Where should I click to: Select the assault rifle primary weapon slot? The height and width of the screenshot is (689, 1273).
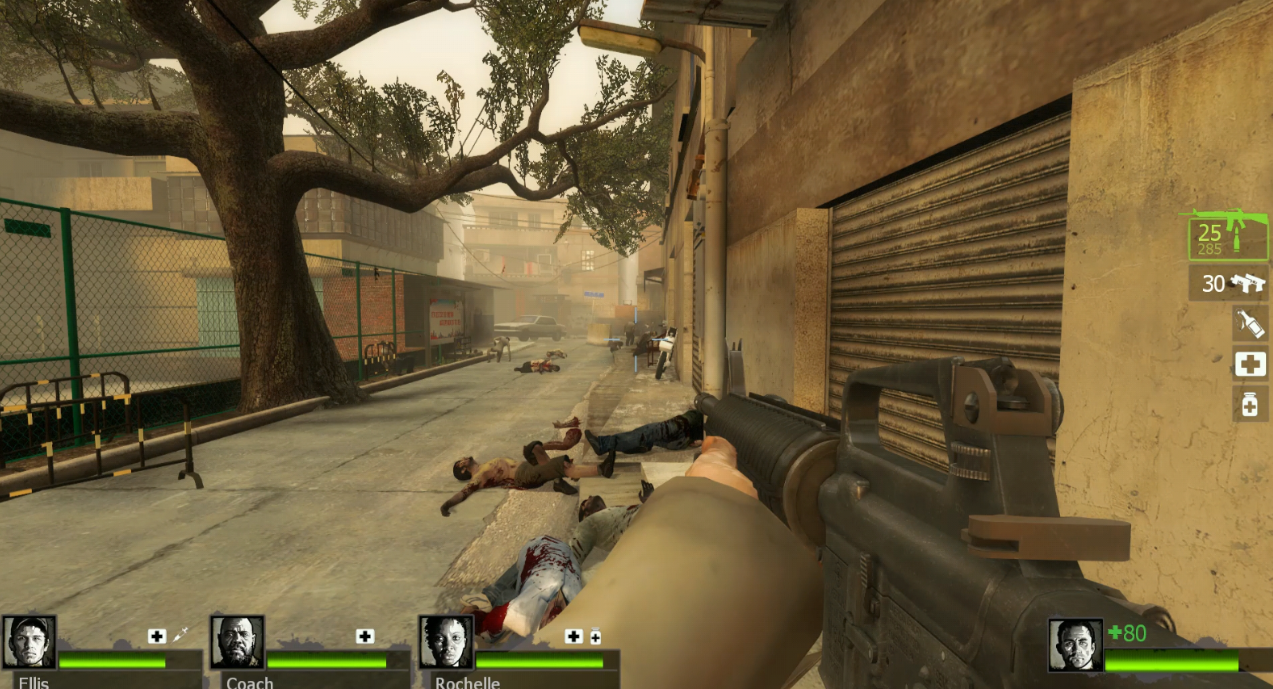point(1226,236)
